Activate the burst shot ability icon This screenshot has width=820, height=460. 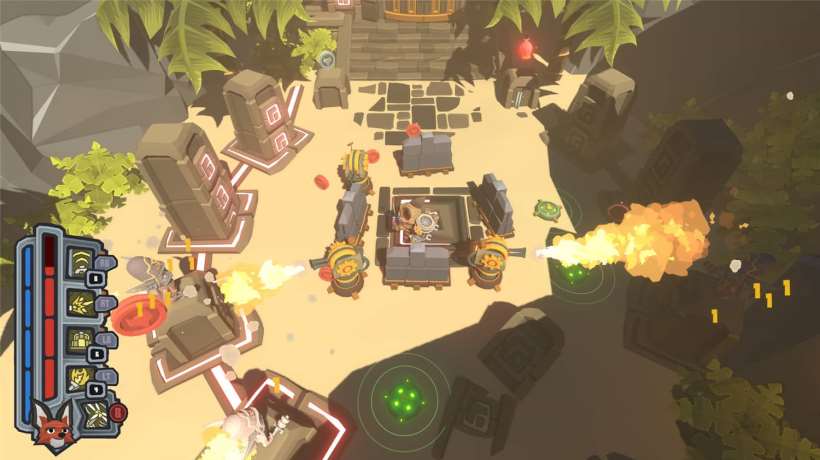coord(81,301)
